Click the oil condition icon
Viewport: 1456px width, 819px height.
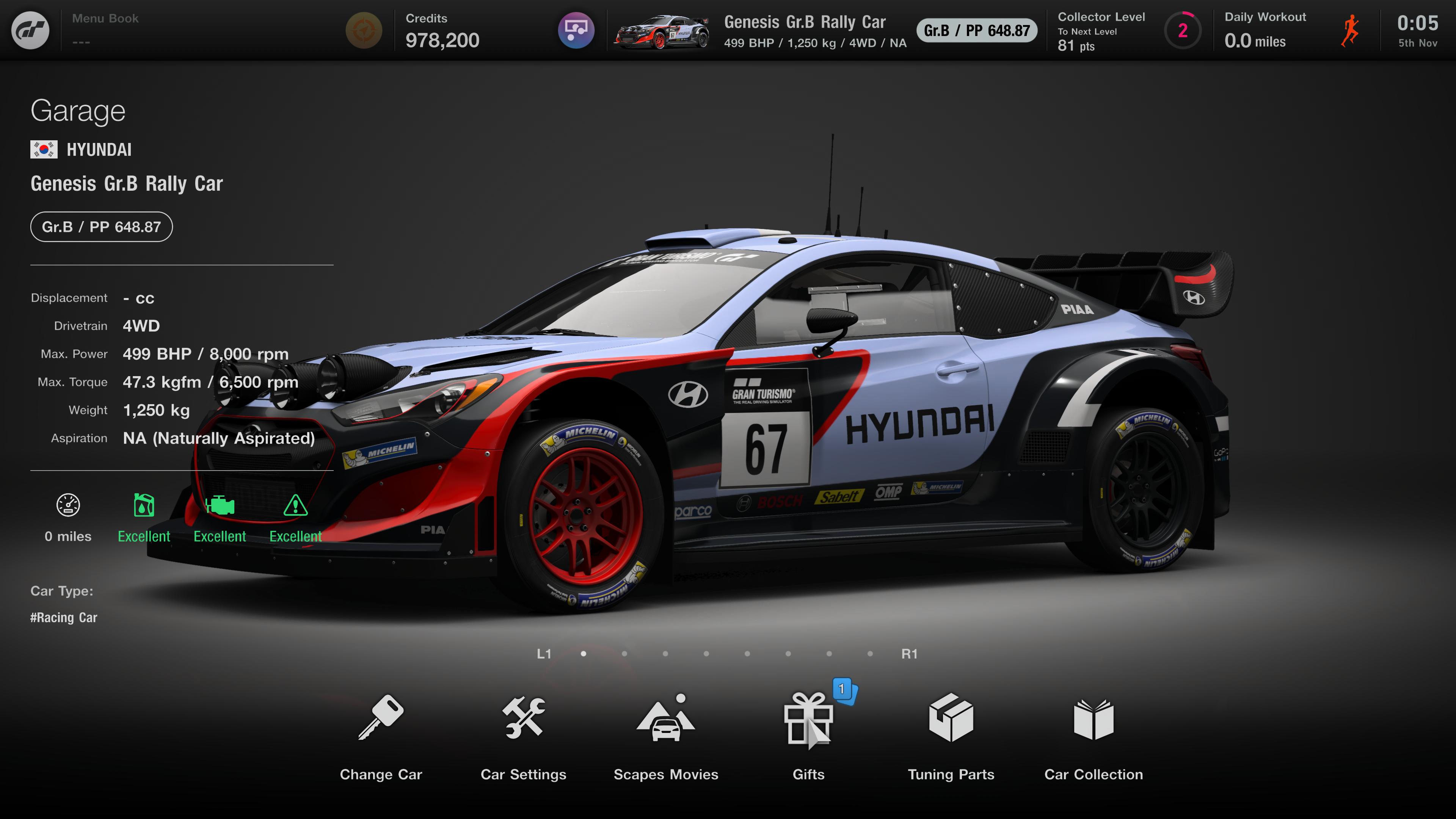[144, 505]
